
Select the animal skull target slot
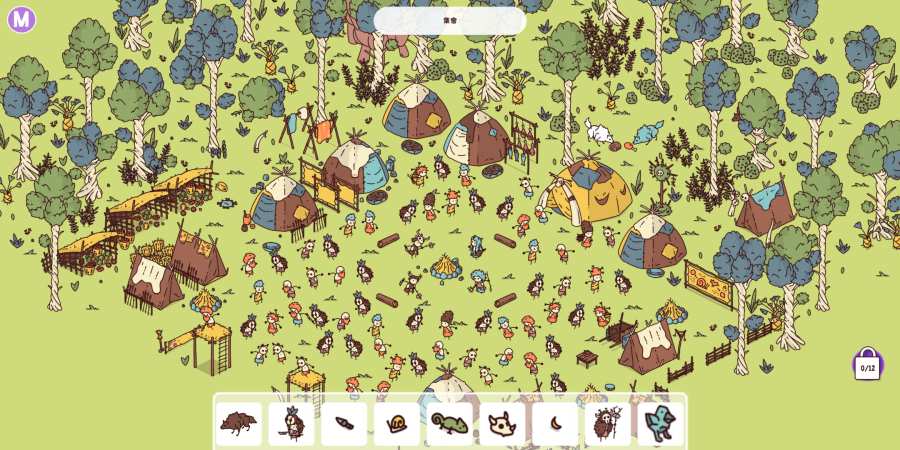(x=502, y=424)
